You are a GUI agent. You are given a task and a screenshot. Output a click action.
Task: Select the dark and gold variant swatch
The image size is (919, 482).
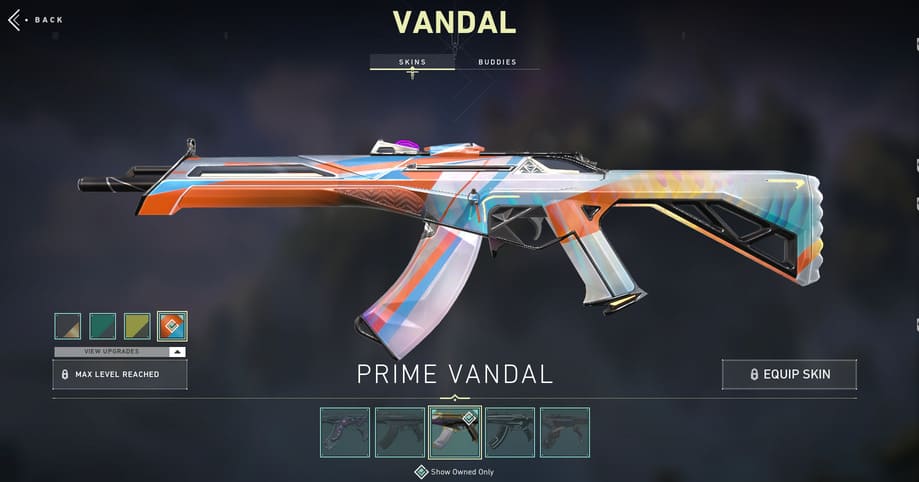68,326
